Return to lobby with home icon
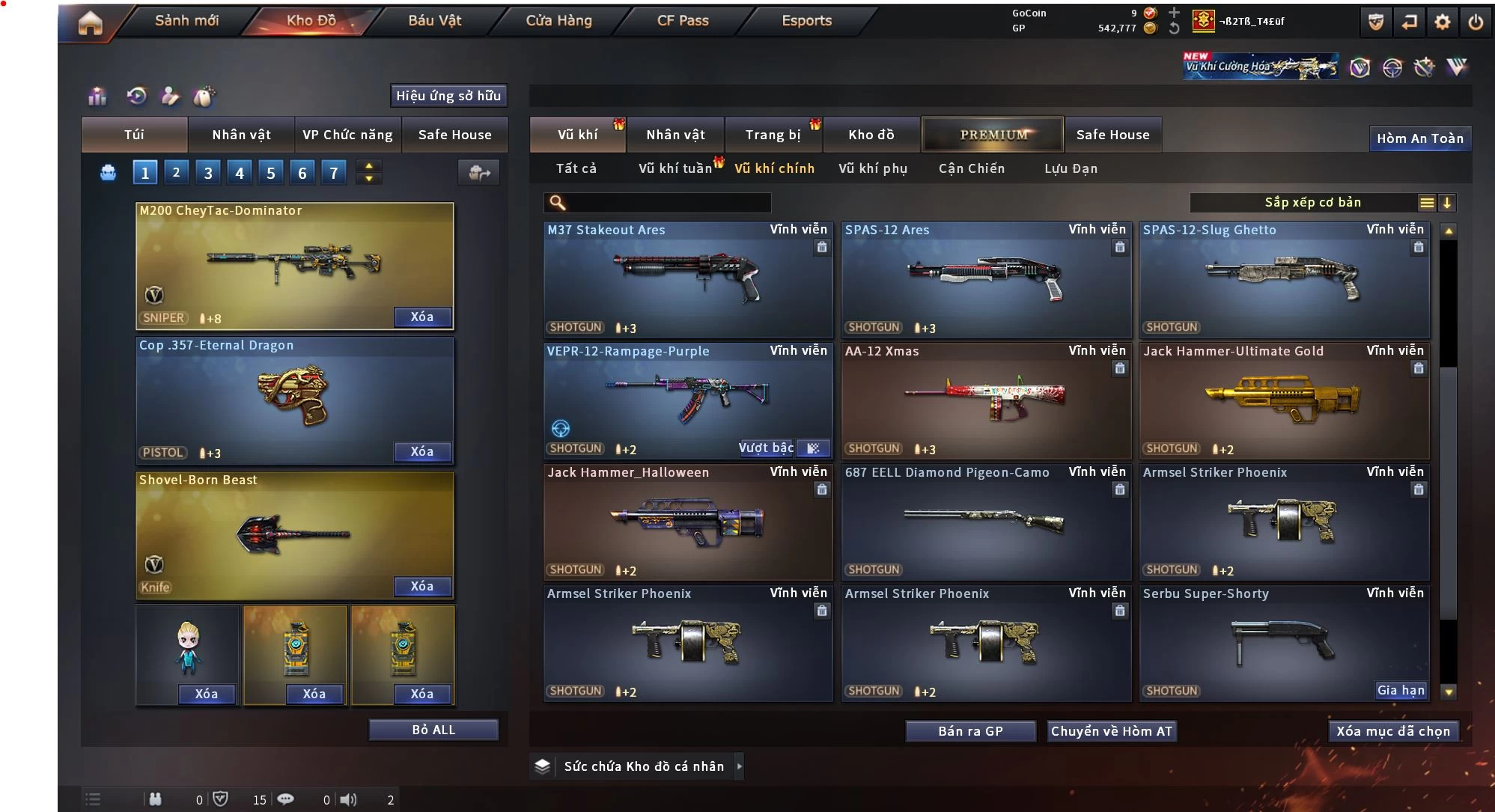The image size is (1495, 812). coord(90,22)
